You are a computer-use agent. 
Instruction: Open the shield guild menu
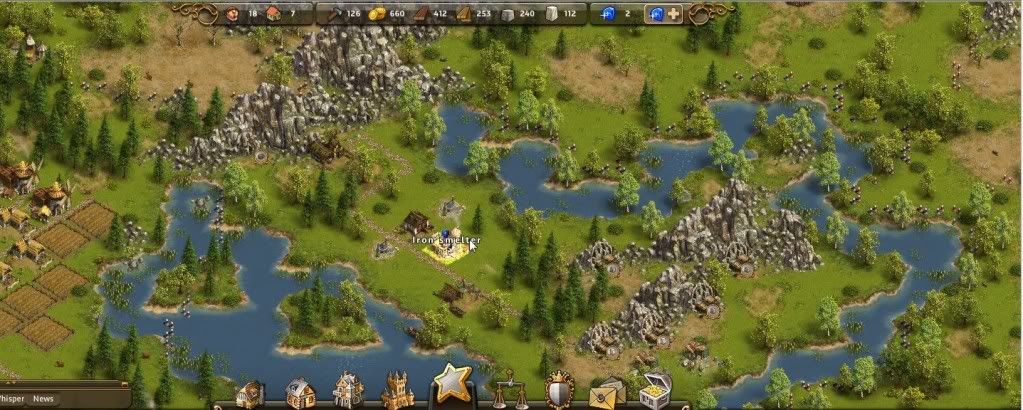tap(557, 391)
